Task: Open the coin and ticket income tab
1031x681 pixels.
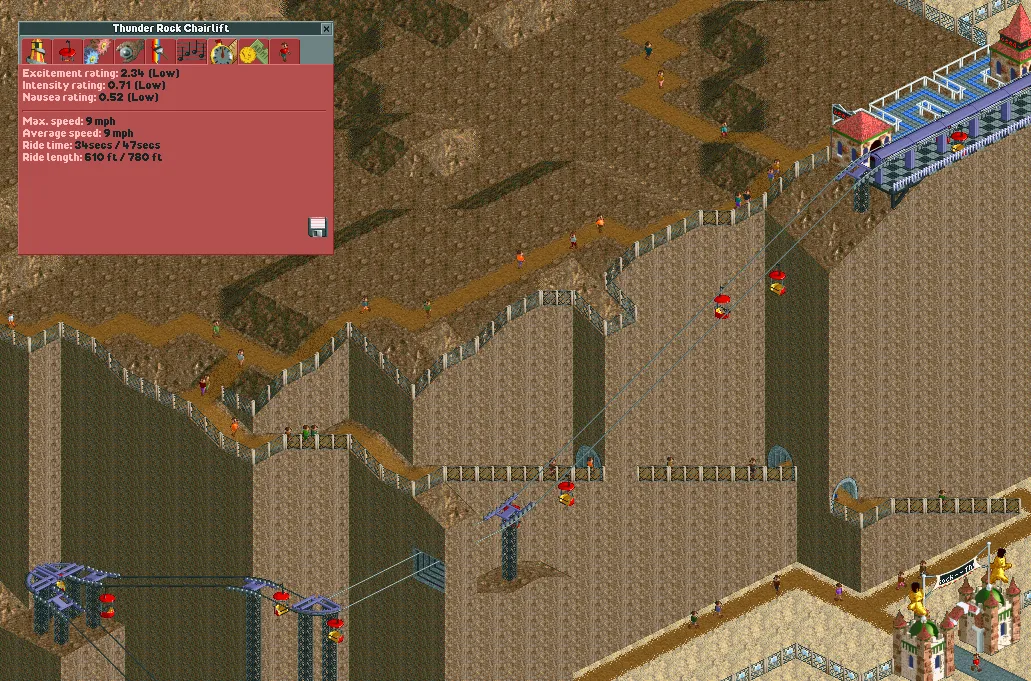Action: (x=254, y=51)
